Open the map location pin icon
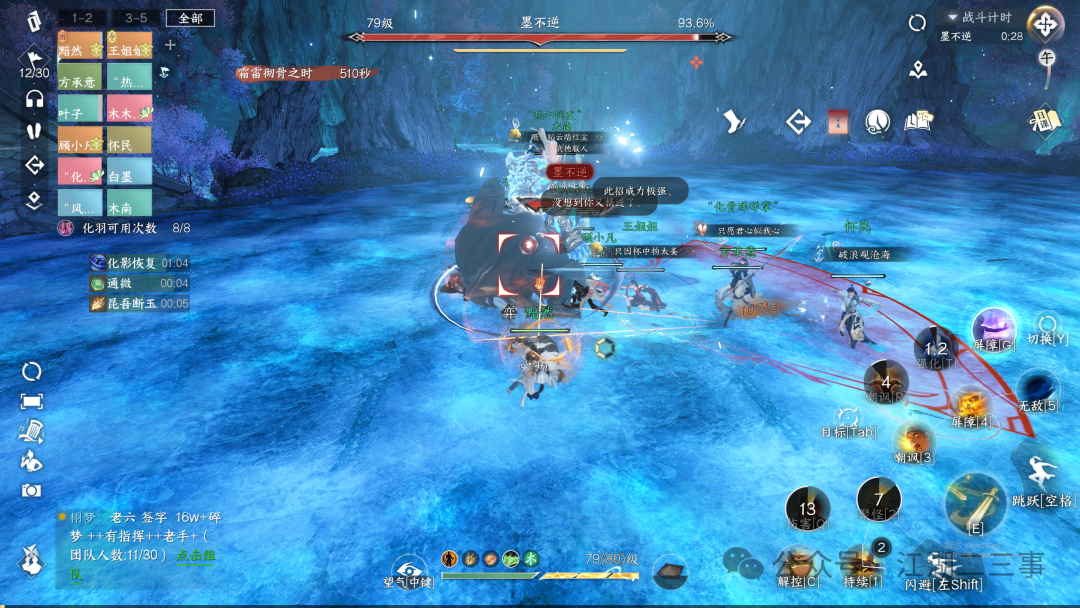 (x=918, y=70)
